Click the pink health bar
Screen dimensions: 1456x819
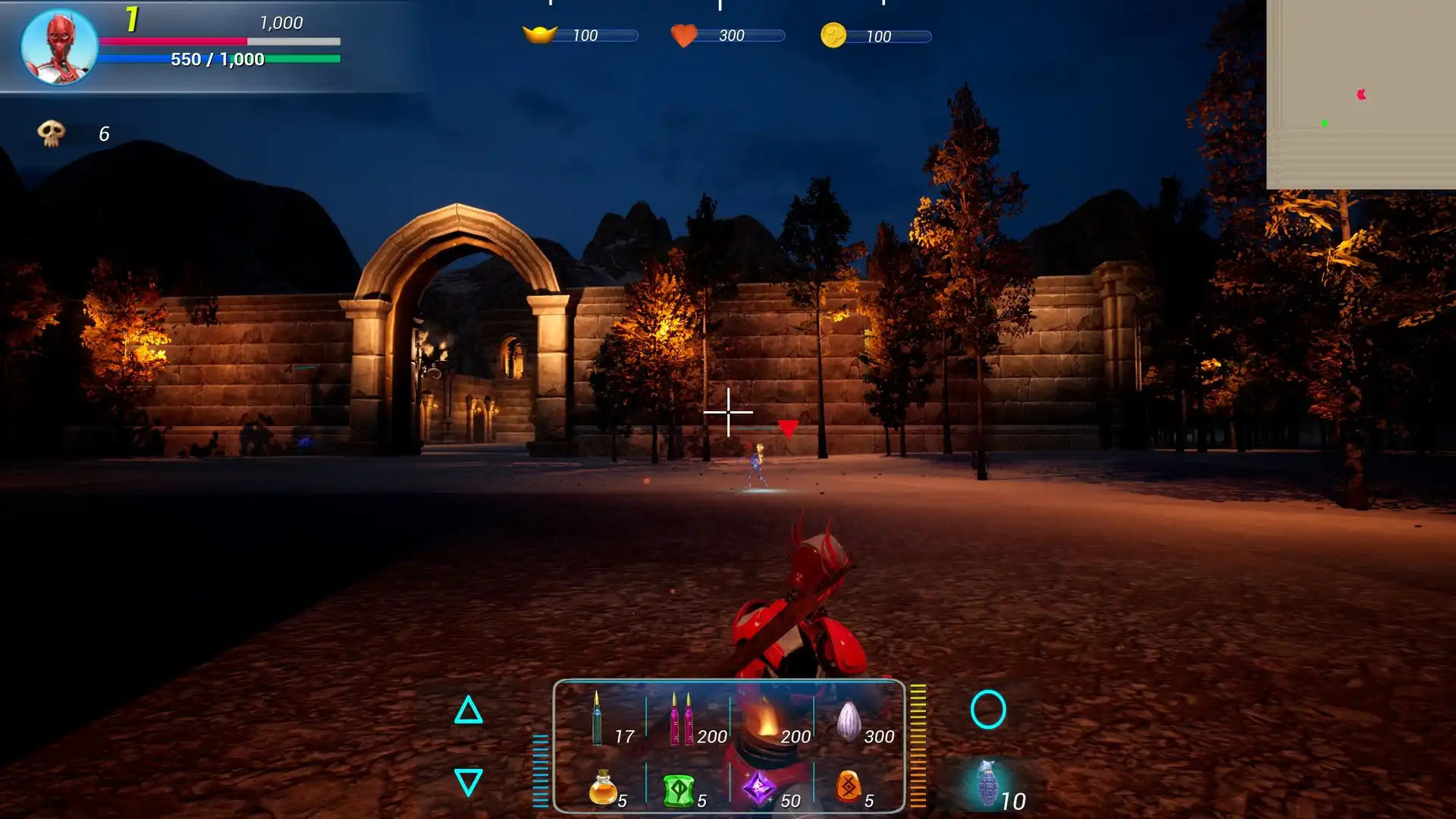click(x=174, y=39)
